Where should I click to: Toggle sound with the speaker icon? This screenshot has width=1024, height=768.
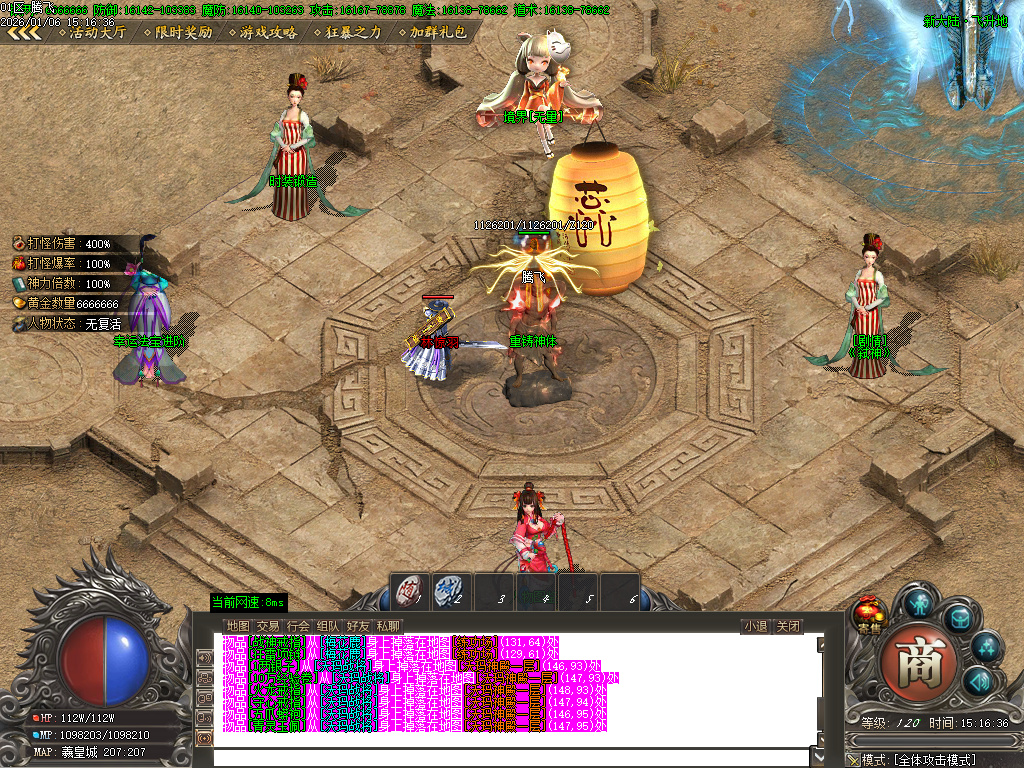[978, 682]
